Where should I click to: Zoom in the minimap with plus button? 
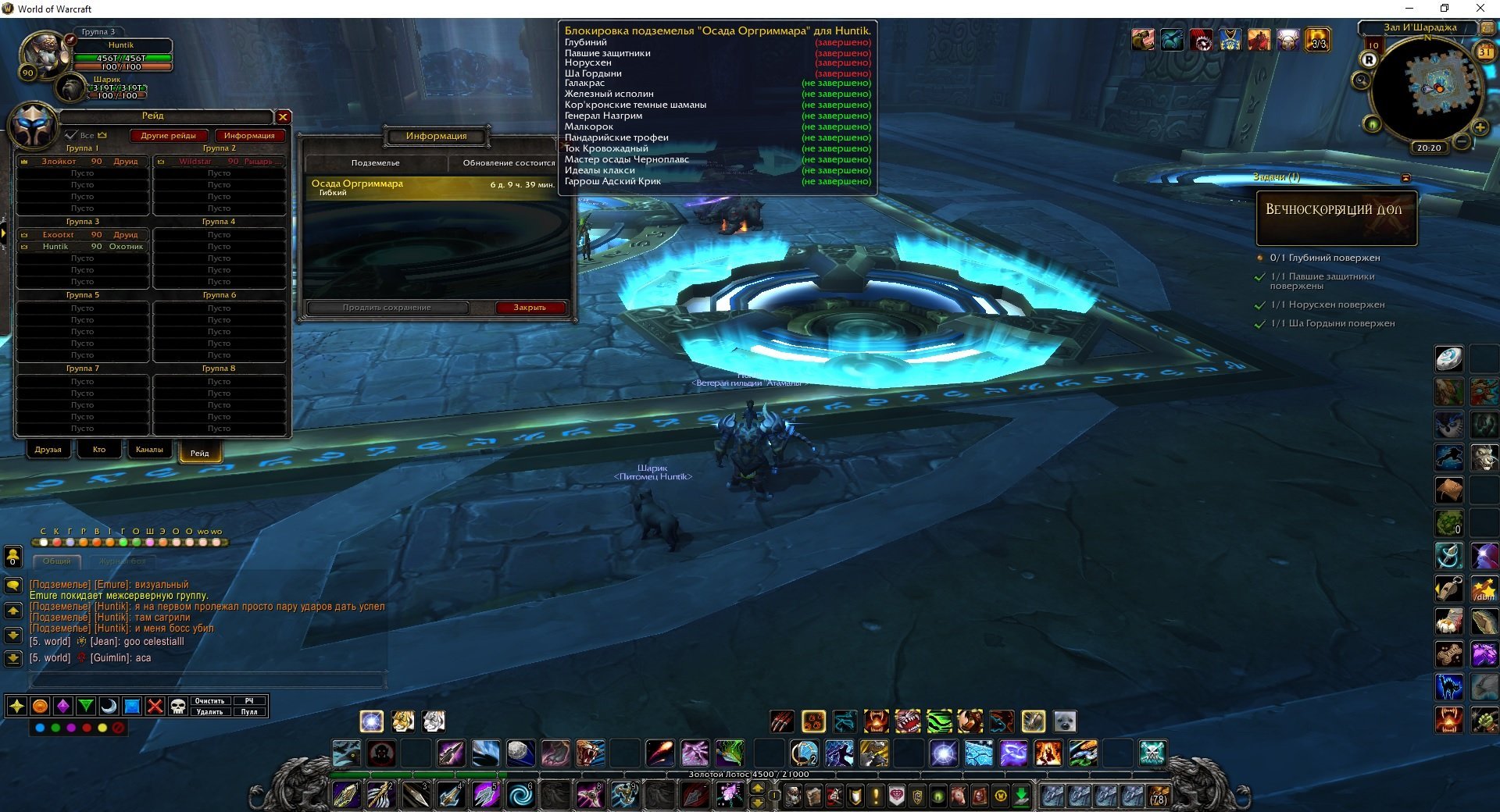[1479, 127]
